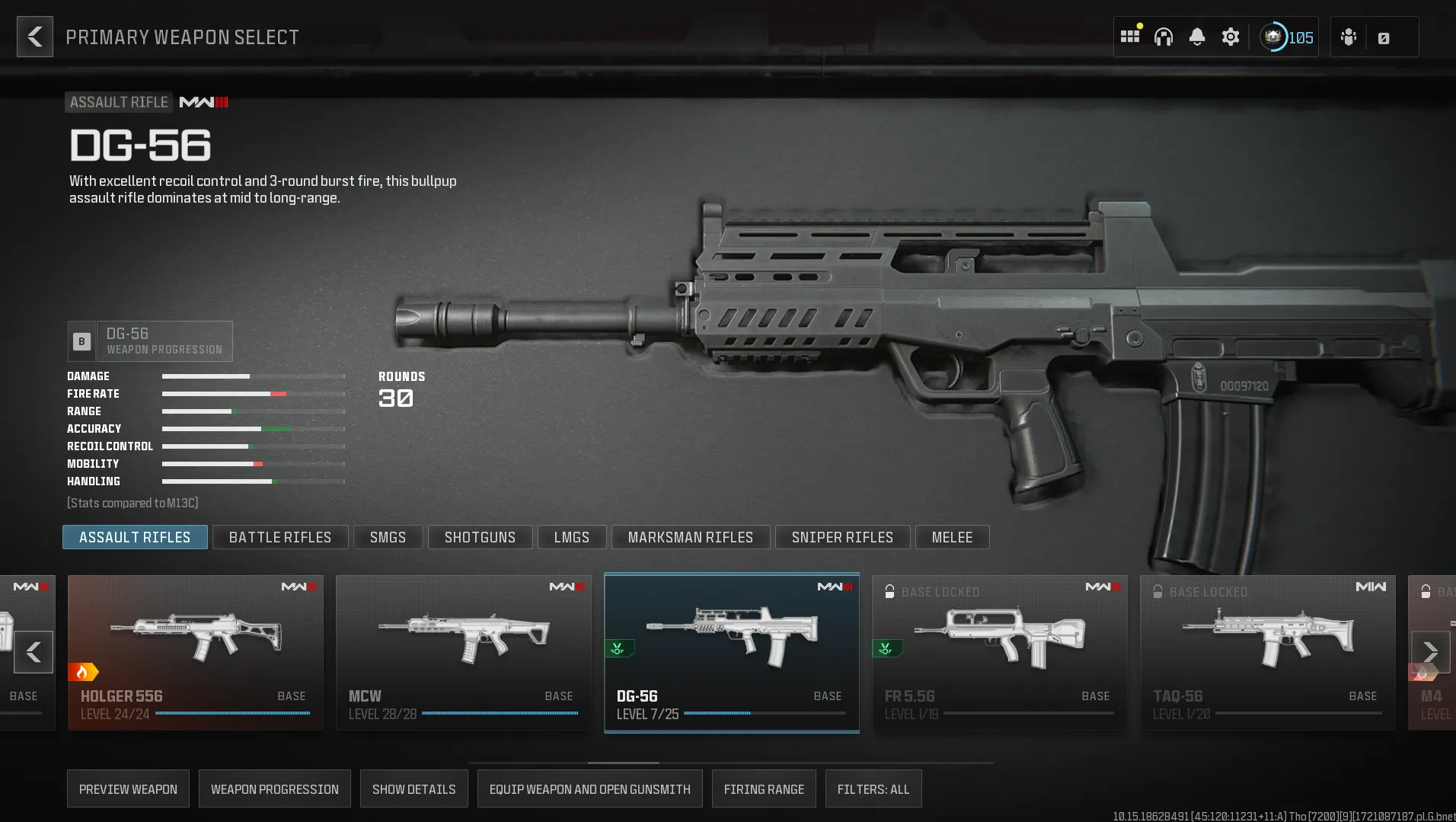Switch to the SHOTGUNS category

tap(480, 537)
